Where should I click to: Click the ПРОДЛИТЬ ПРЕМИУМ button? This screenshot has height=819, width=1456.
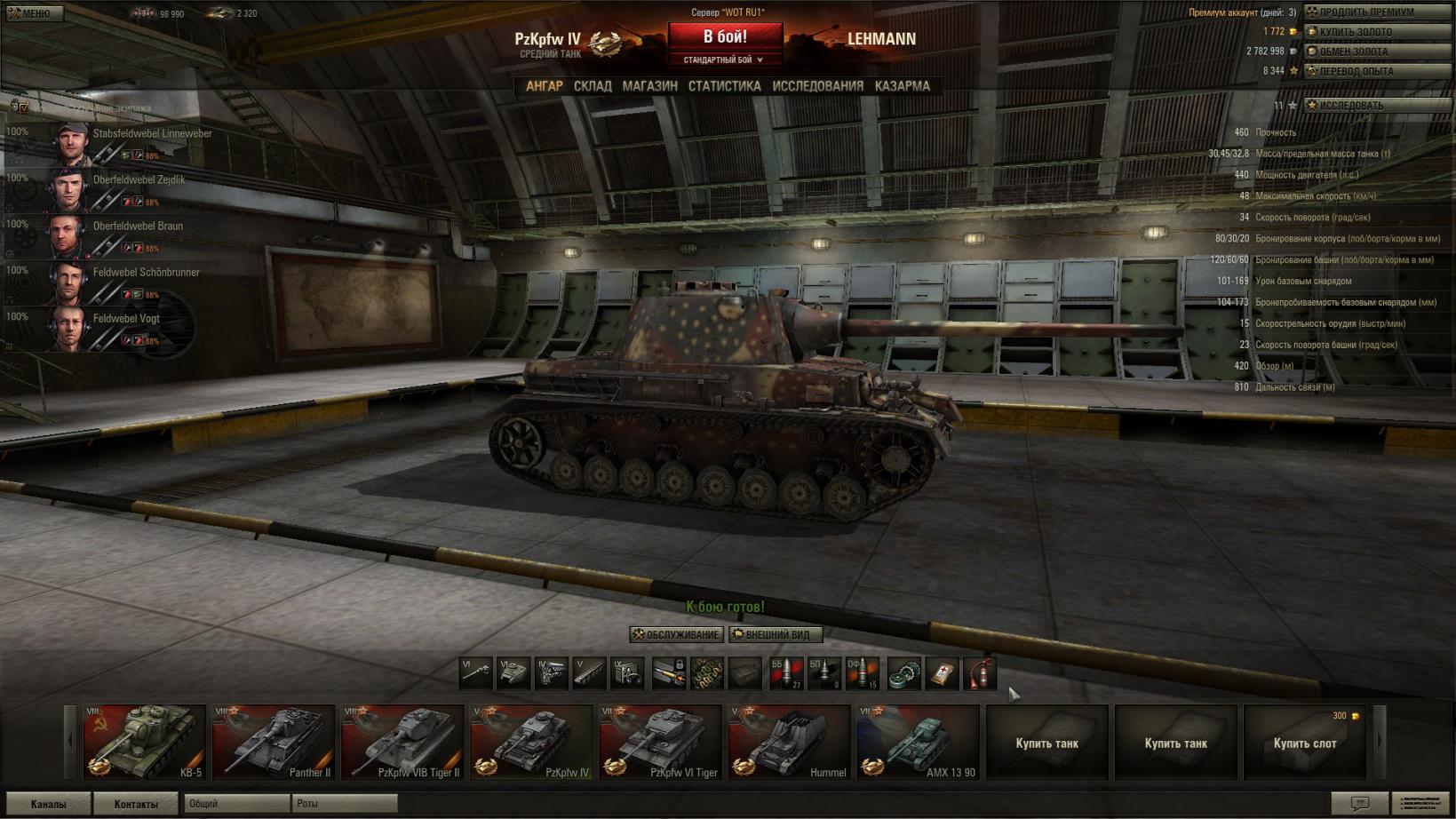pos(1376,12)
